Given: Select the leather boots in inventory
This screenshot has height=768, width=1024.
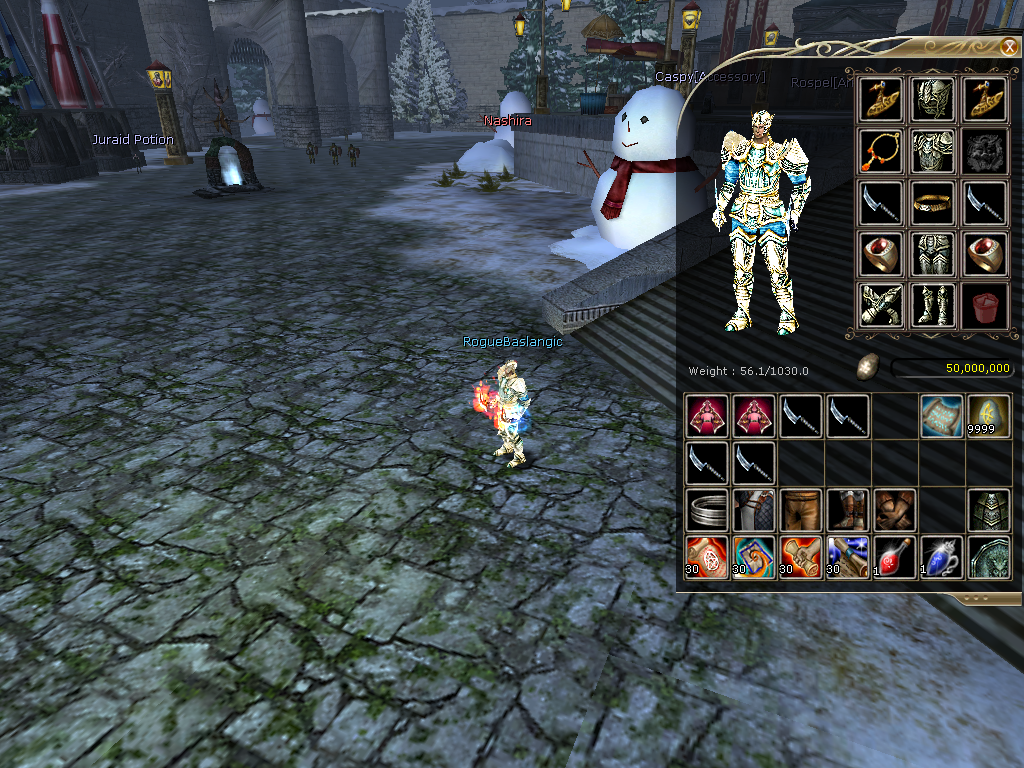Looking at the screenshot, I should pyautogui.click(x=848, y=510).
